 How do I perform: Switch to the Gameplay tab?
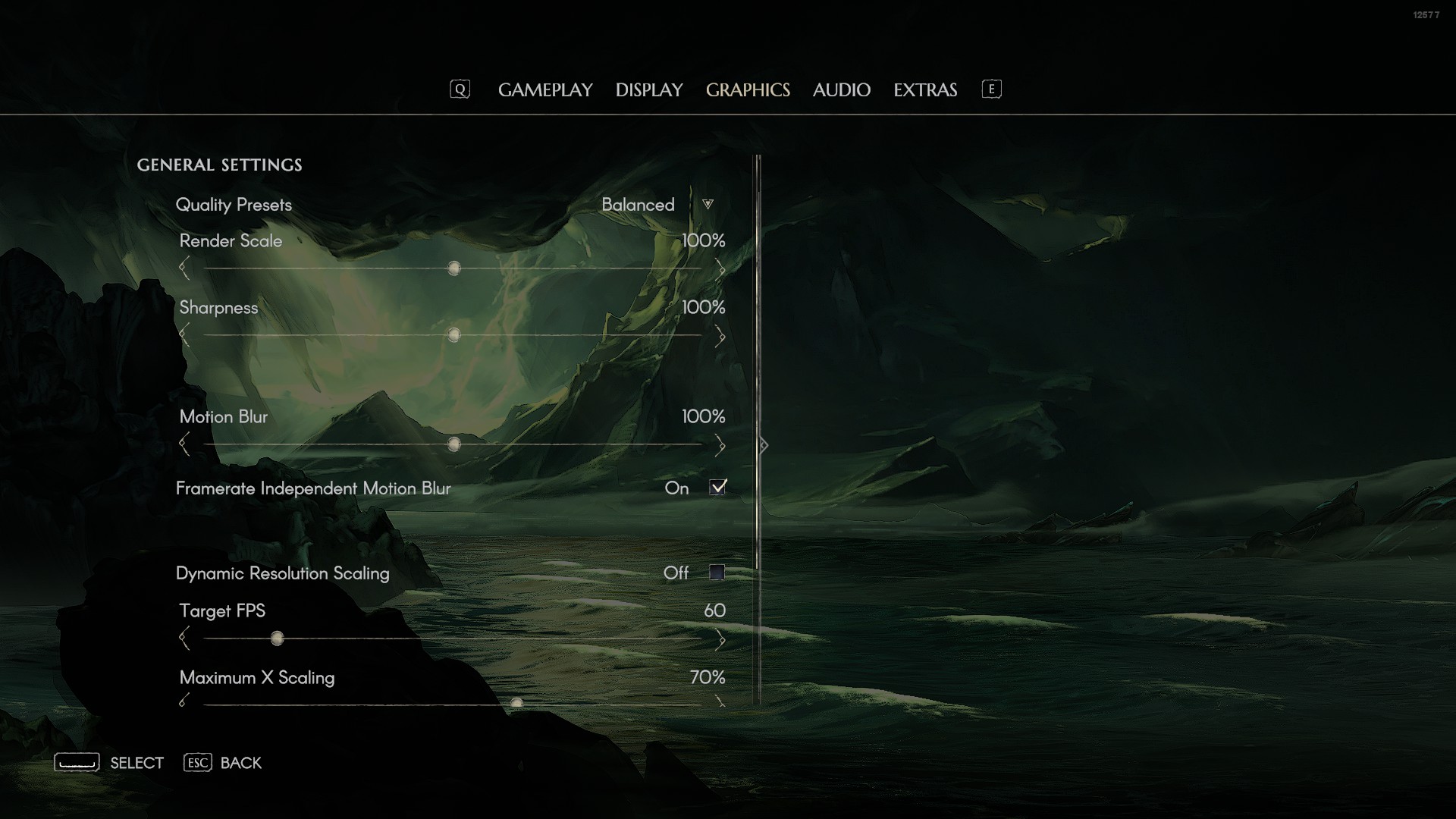click(545, 90)
